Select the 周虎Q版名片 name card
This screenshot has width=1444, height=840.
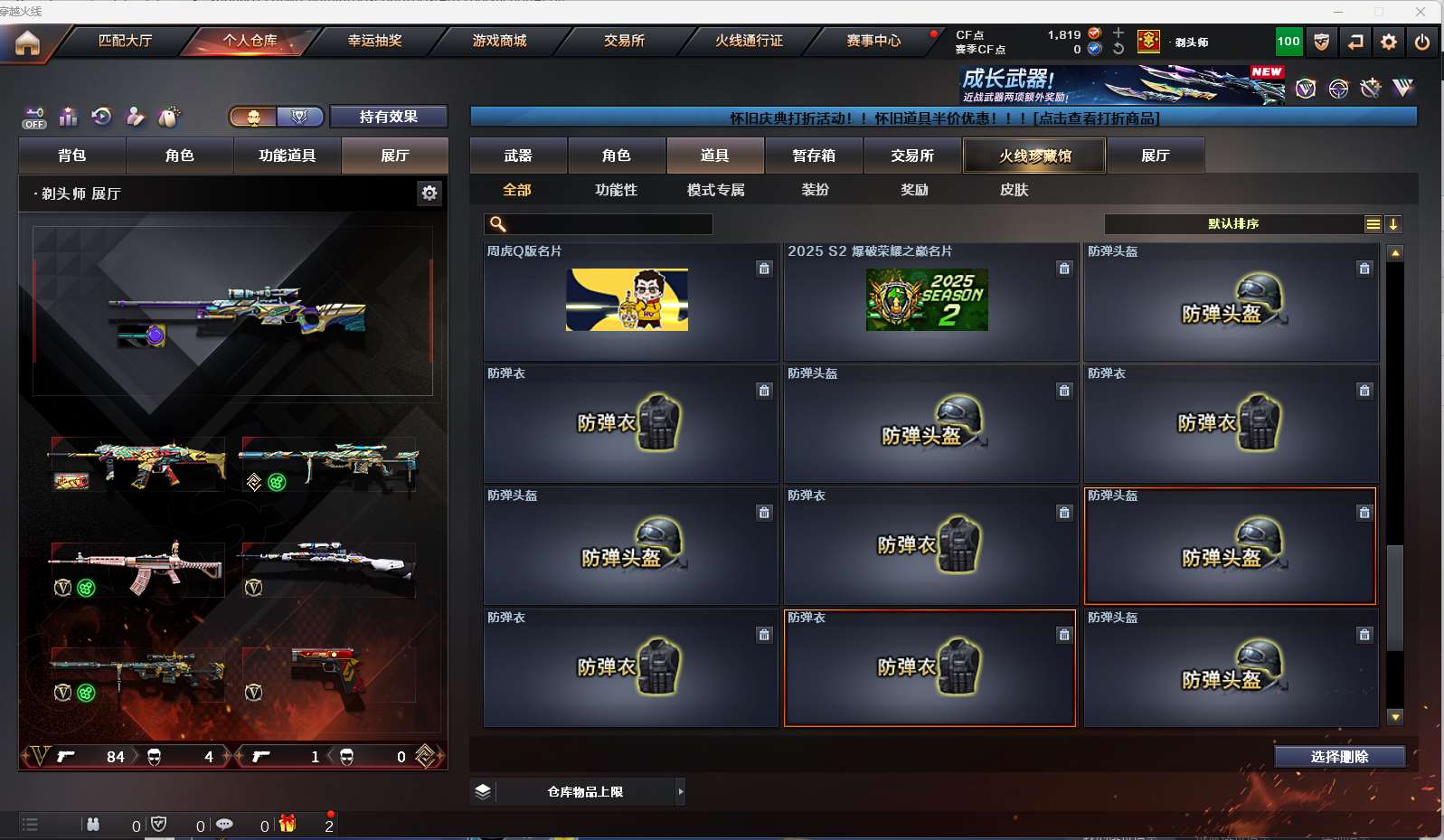click(x=630, y=301)
